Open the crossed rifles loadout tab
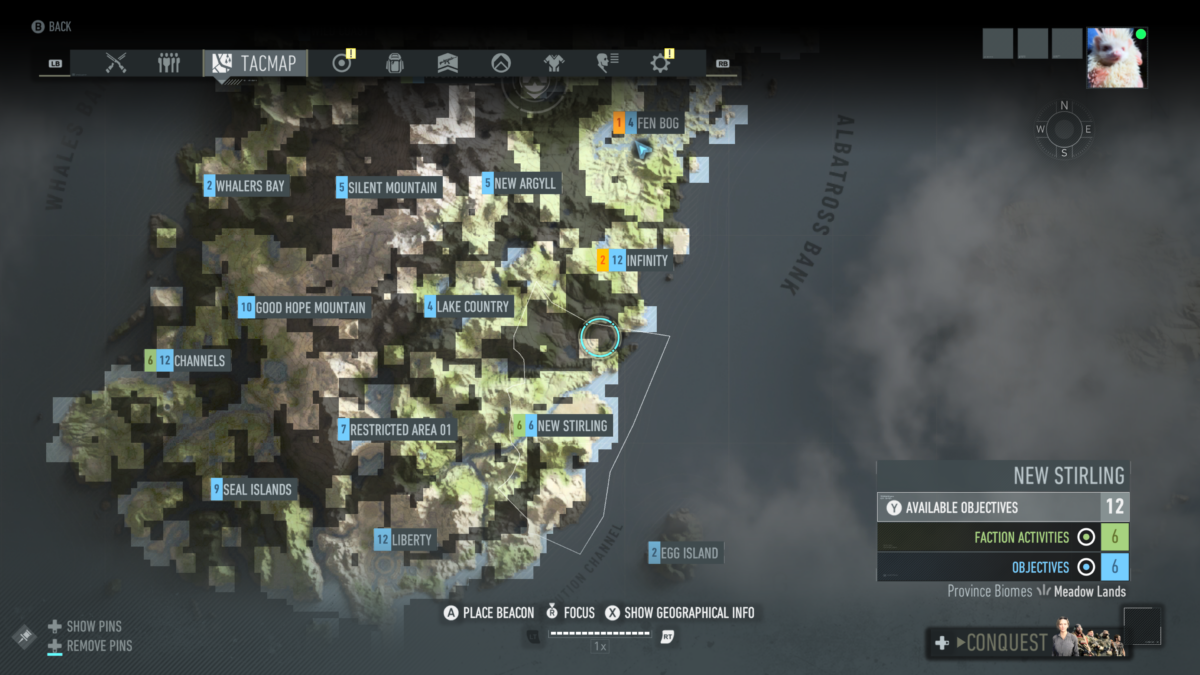The height and width of the screenshot is (675, 1200). coord(116,63)
